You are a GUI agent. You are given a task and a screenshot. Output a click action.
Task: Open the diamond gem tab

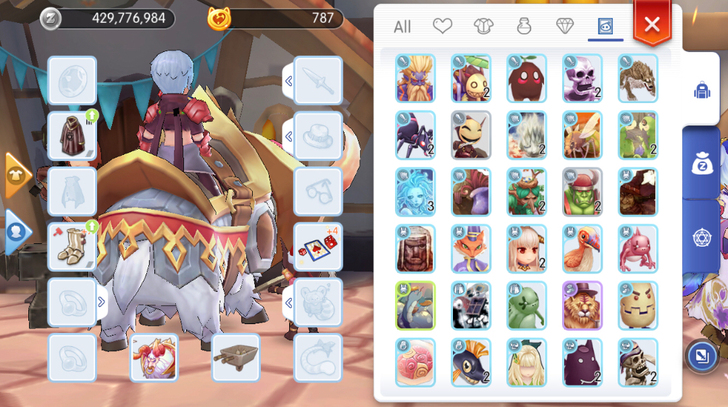(564, 27)
